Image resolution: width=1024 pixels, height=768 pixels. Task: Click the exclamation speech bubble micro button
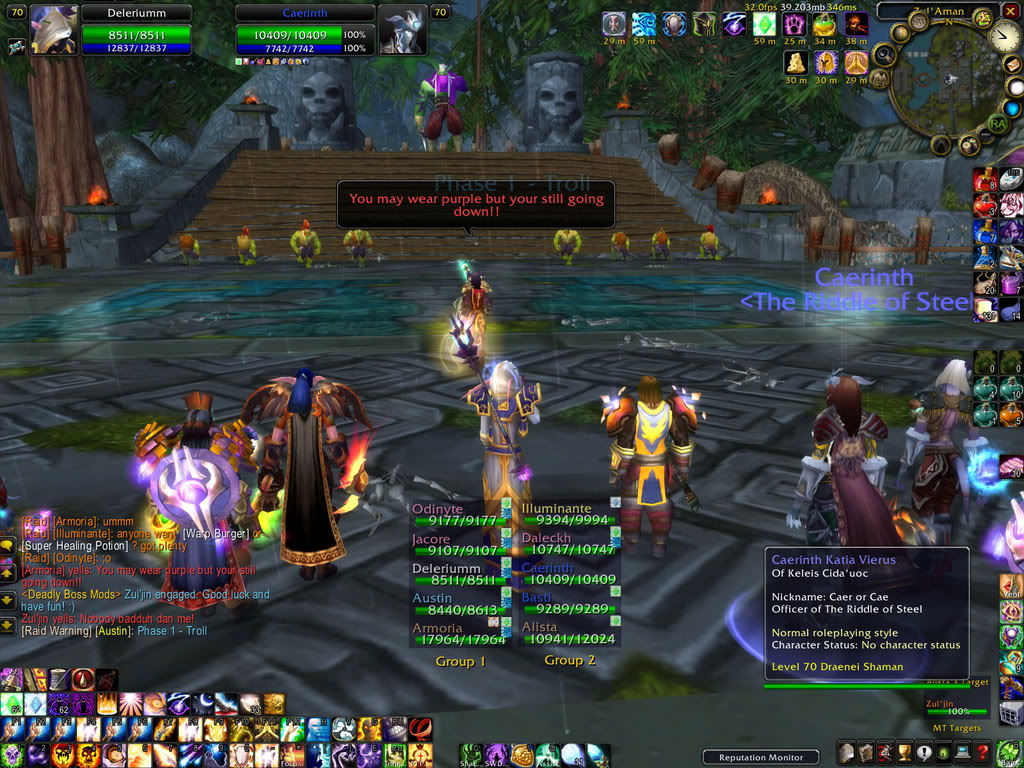(923, 752)
